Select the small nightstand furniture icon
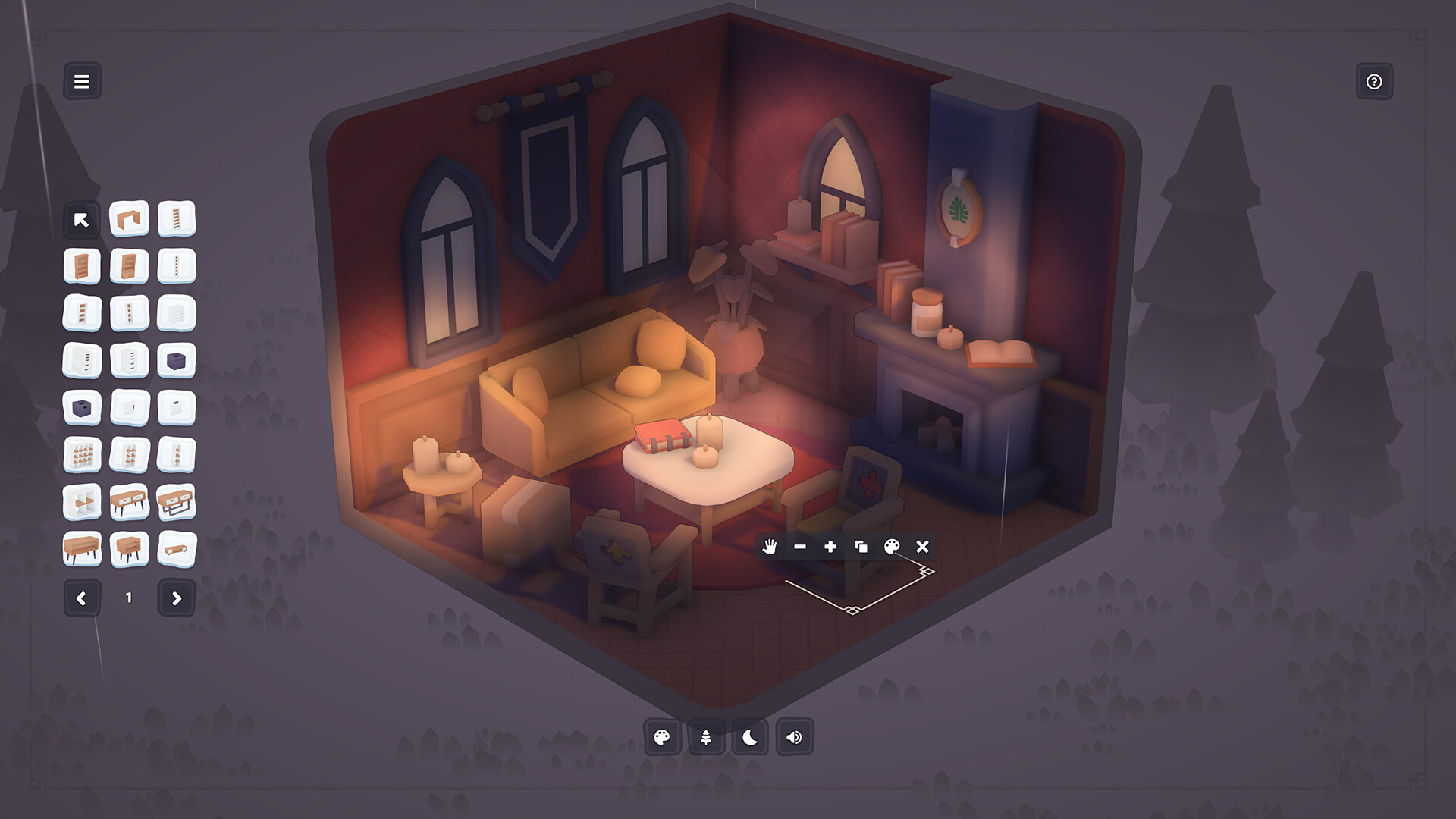 (129, 548)
